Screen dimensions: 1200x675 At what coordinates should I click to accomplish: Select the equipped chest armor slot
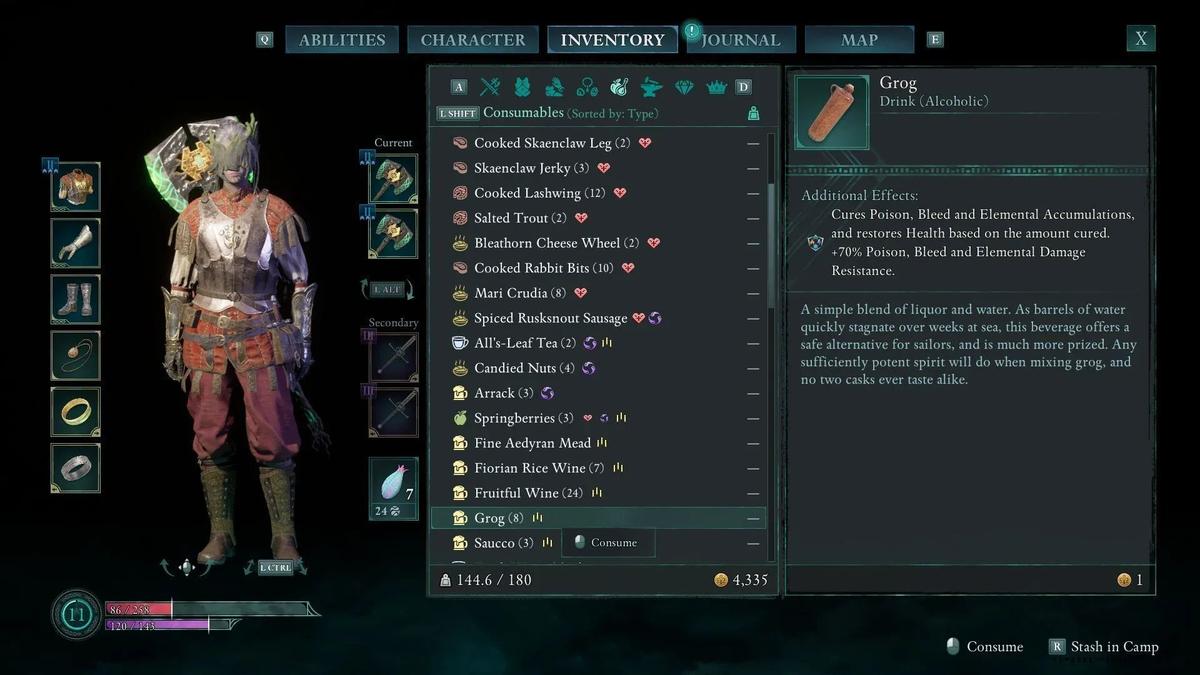[76, 187]
